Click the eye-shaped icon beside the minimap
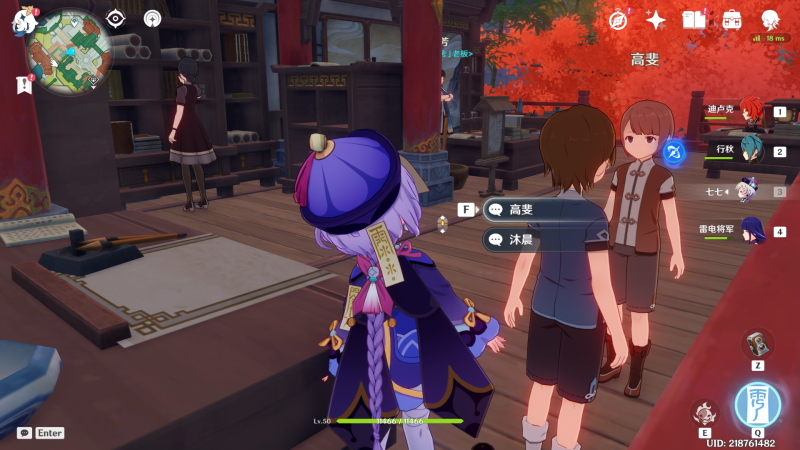This screenshot has height=450, width=800. [116, 18]
